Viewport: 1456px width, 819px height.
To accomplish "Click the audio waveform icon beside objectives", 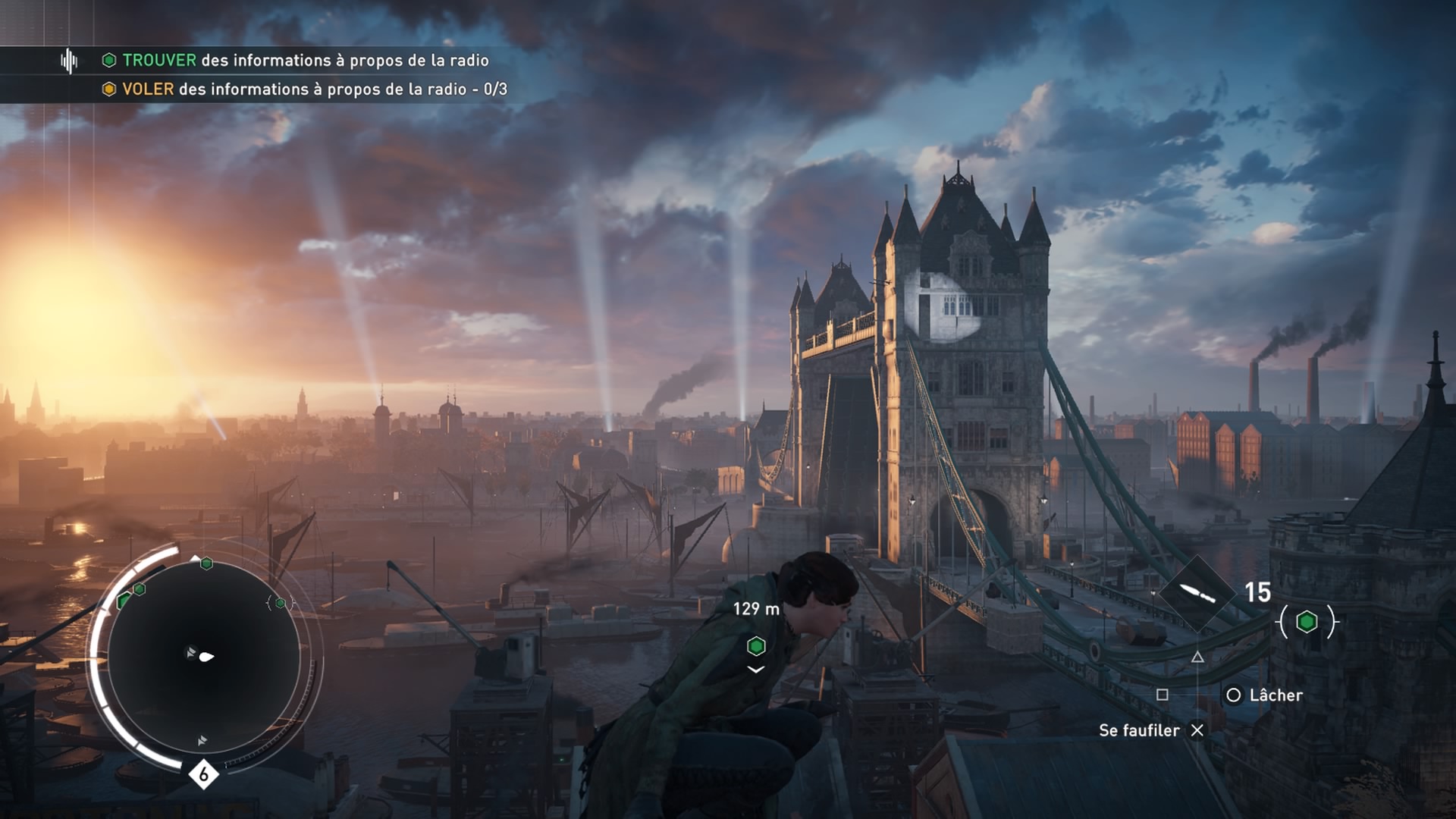I will (x=69, y=61).
